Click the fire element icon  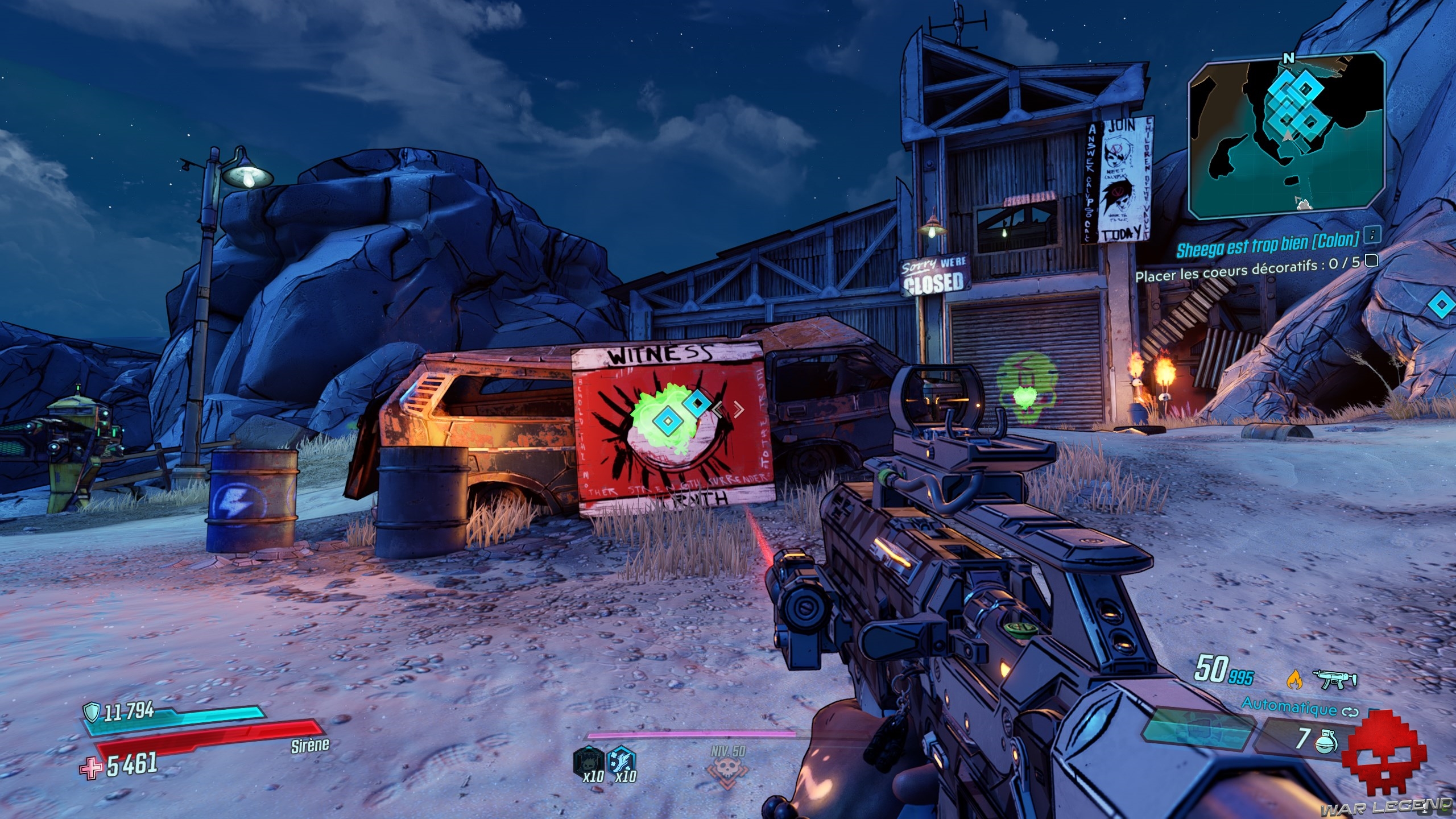tap(1294, 679)
